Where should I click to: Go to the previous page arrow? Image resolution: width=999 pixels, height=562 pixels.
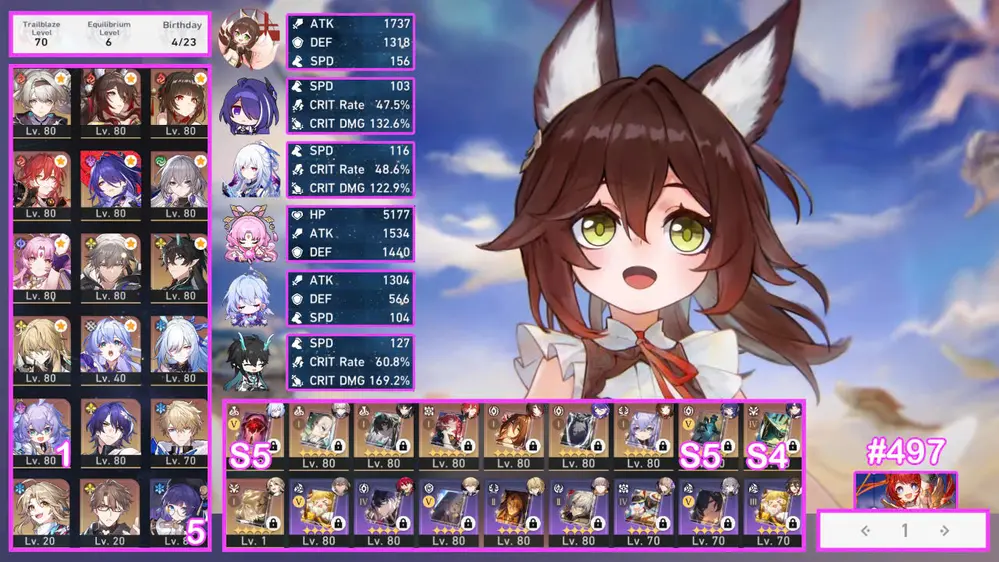[866, 531]
